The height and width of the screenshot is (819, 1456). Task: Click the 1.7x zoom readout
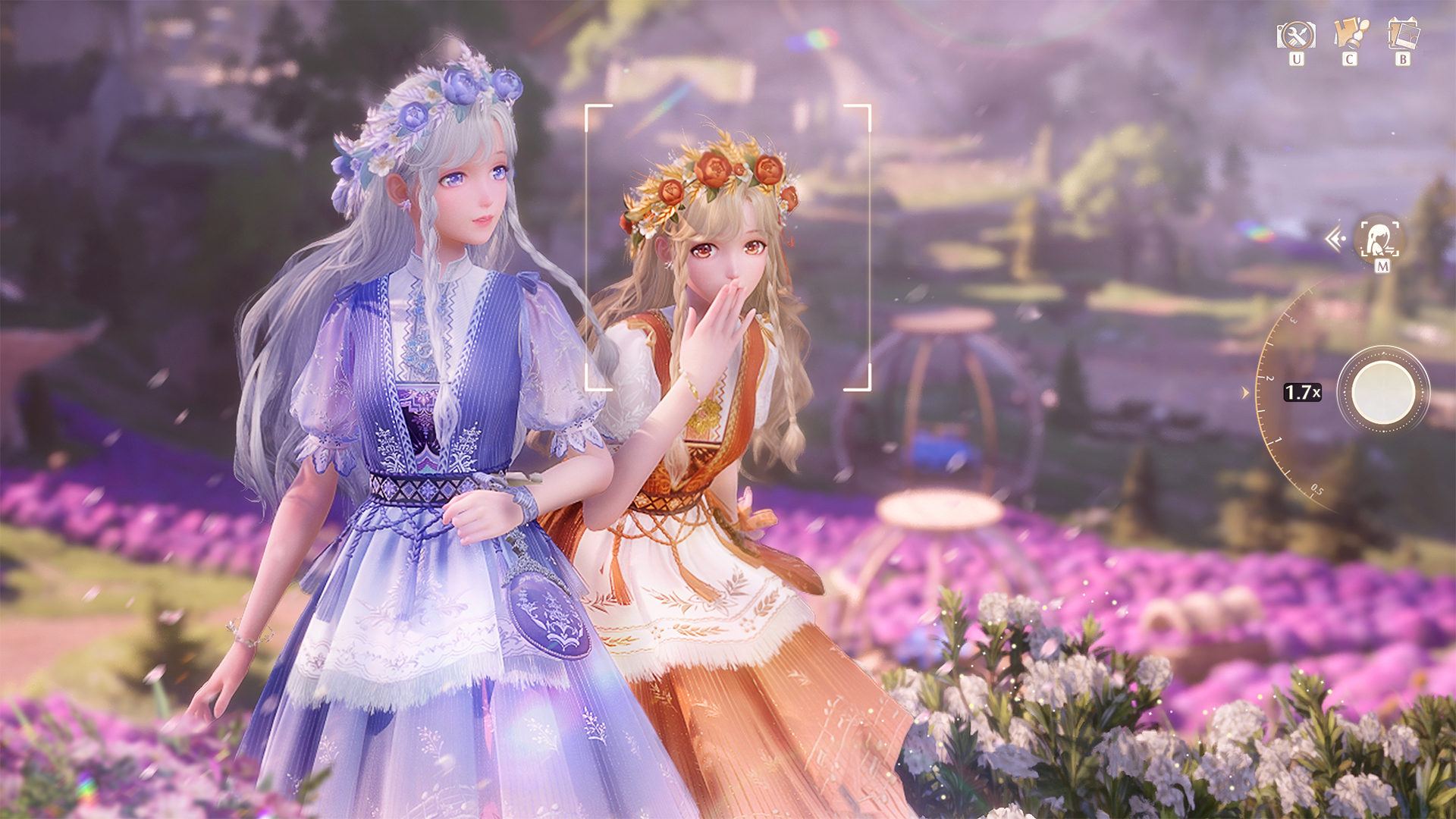1302,391
